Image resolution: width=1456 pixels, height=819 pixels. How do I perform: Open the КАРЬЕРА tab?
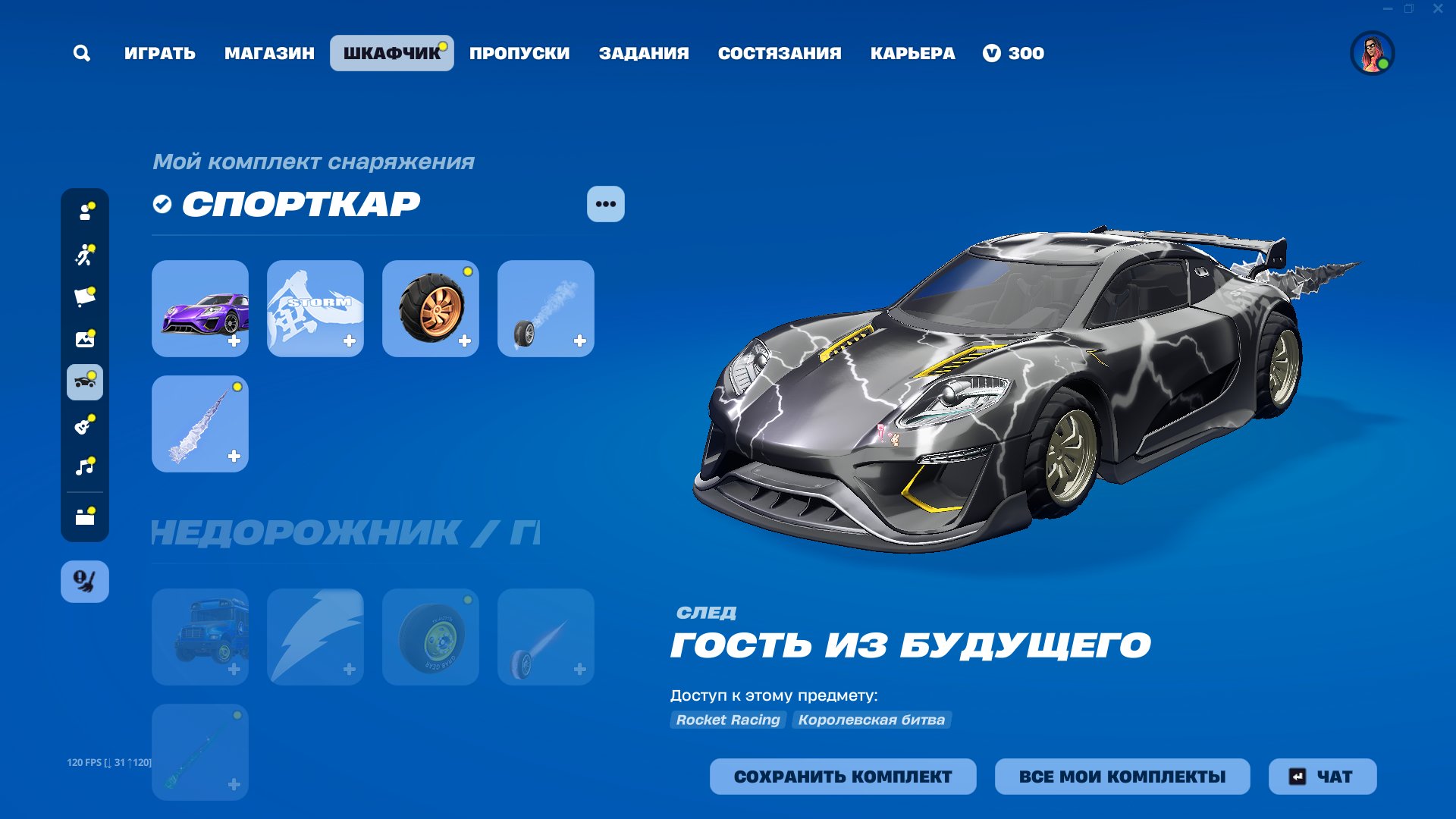(x=912, y=53)
